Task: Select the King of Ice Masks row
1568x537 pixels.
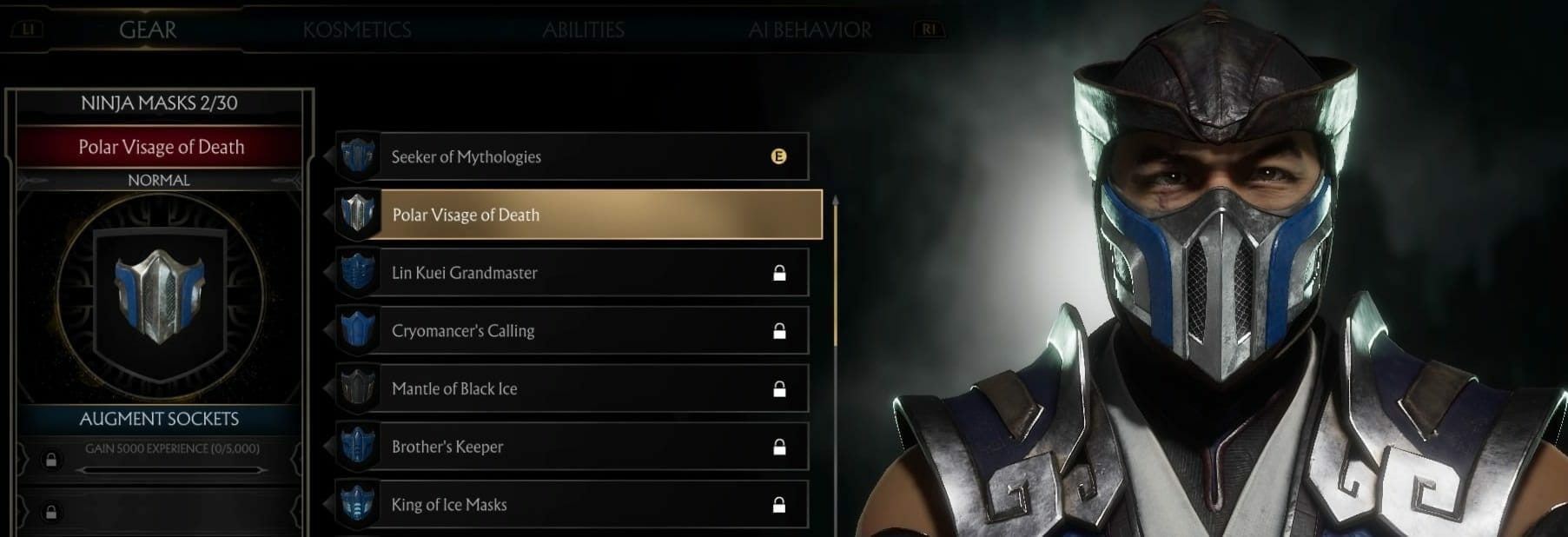Action: pos(573,505)
